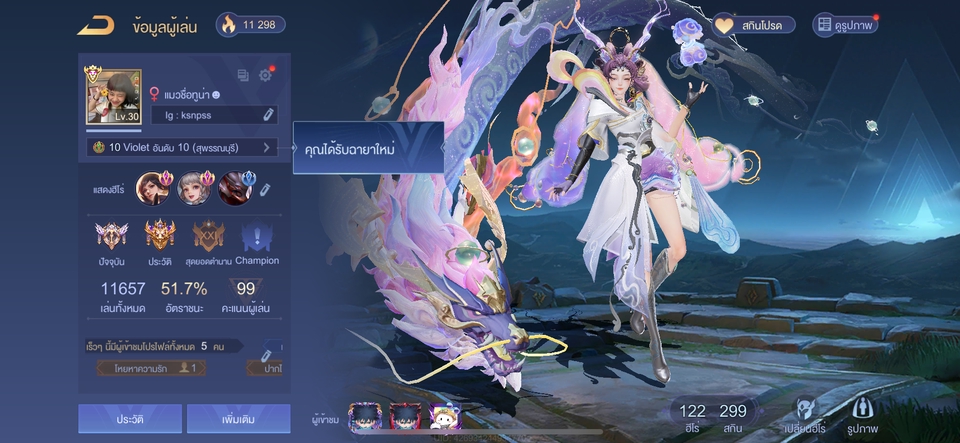This screenshot has height=443, width=960.
Task: Select the silver-haired showcased hero portrait
Action: (x=193, y=188)
